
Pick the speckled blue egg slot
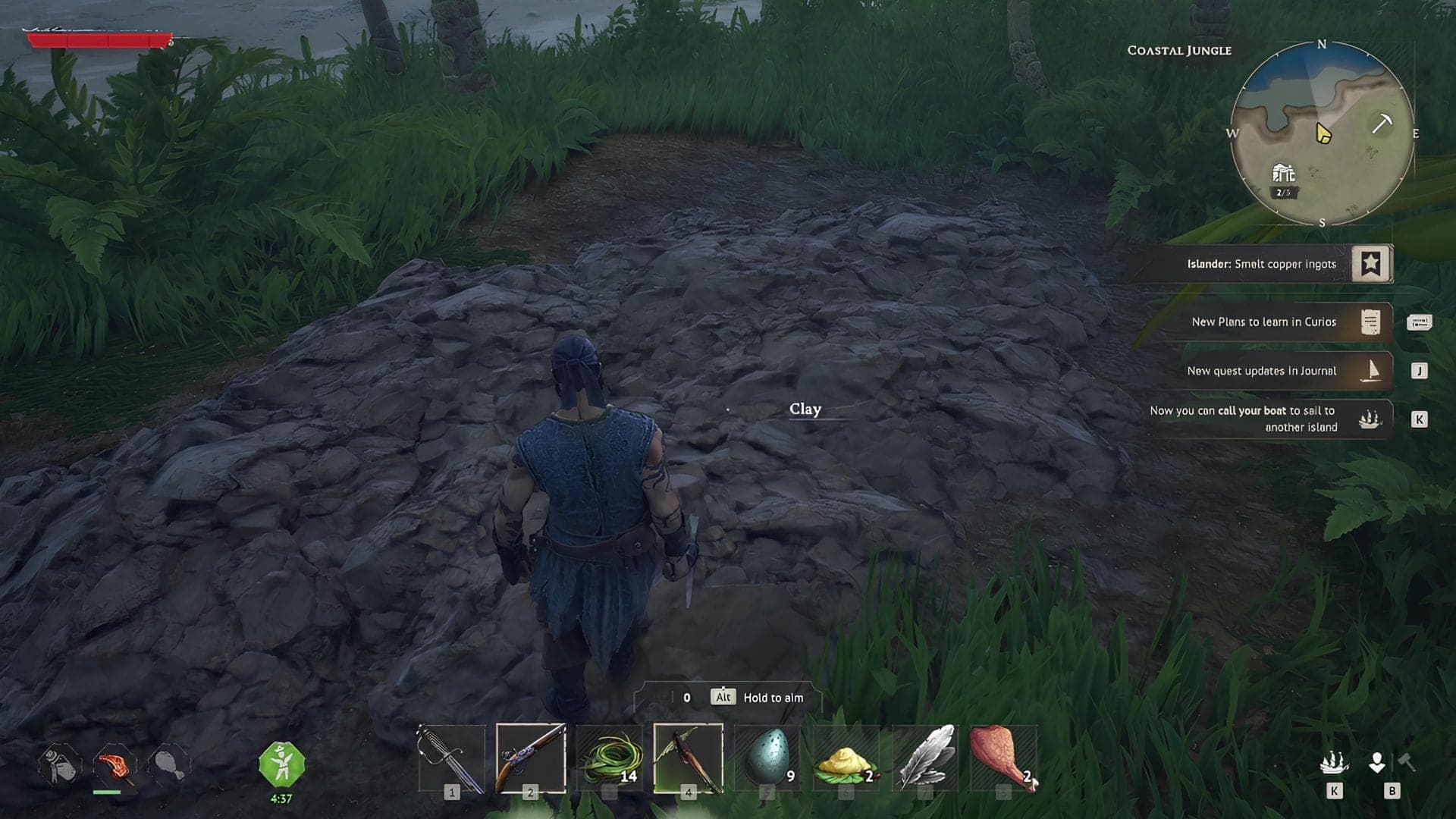click(x=767, y=758)
